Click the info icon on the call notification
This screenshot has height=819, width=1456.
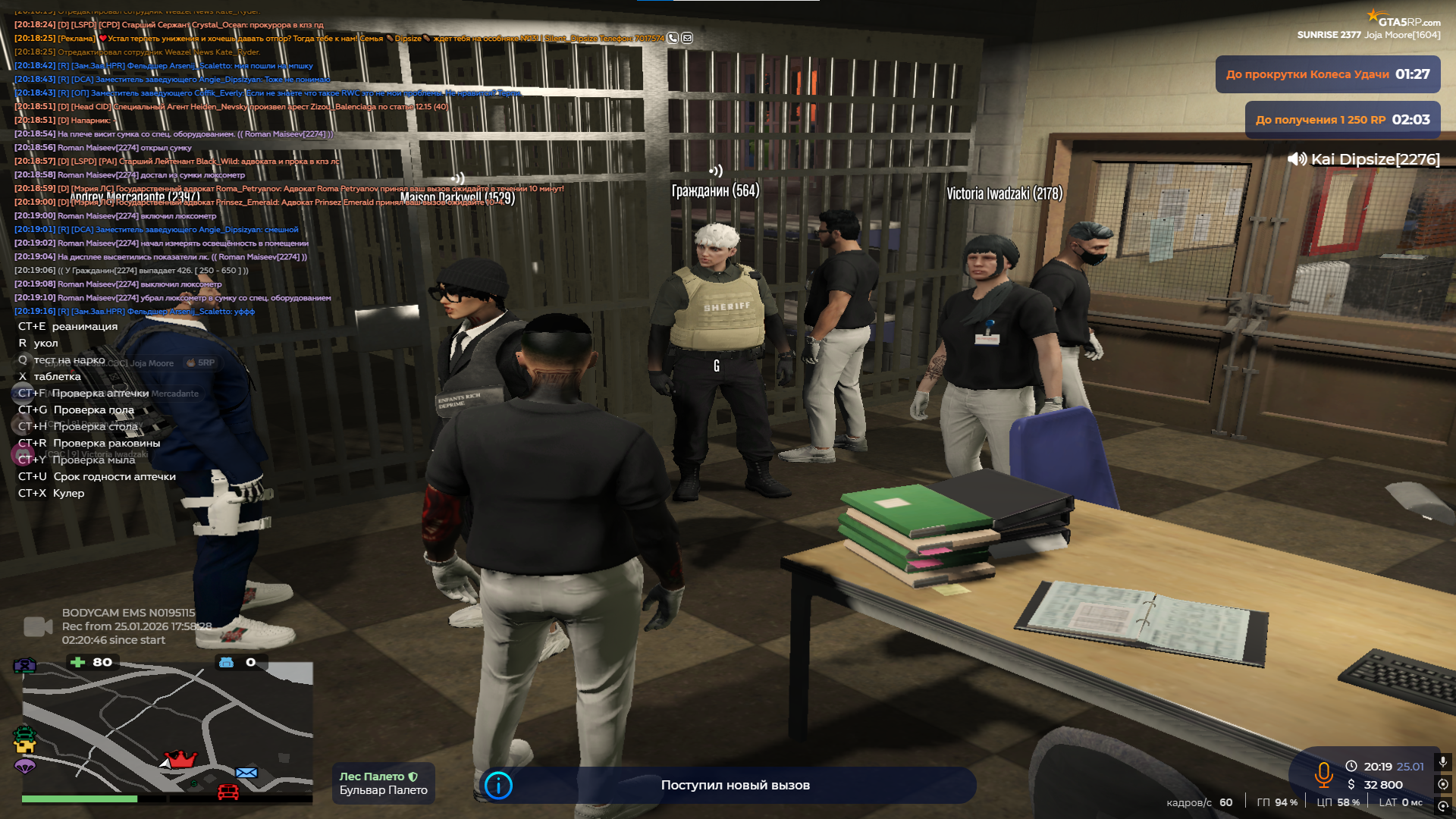pos(498,786)
